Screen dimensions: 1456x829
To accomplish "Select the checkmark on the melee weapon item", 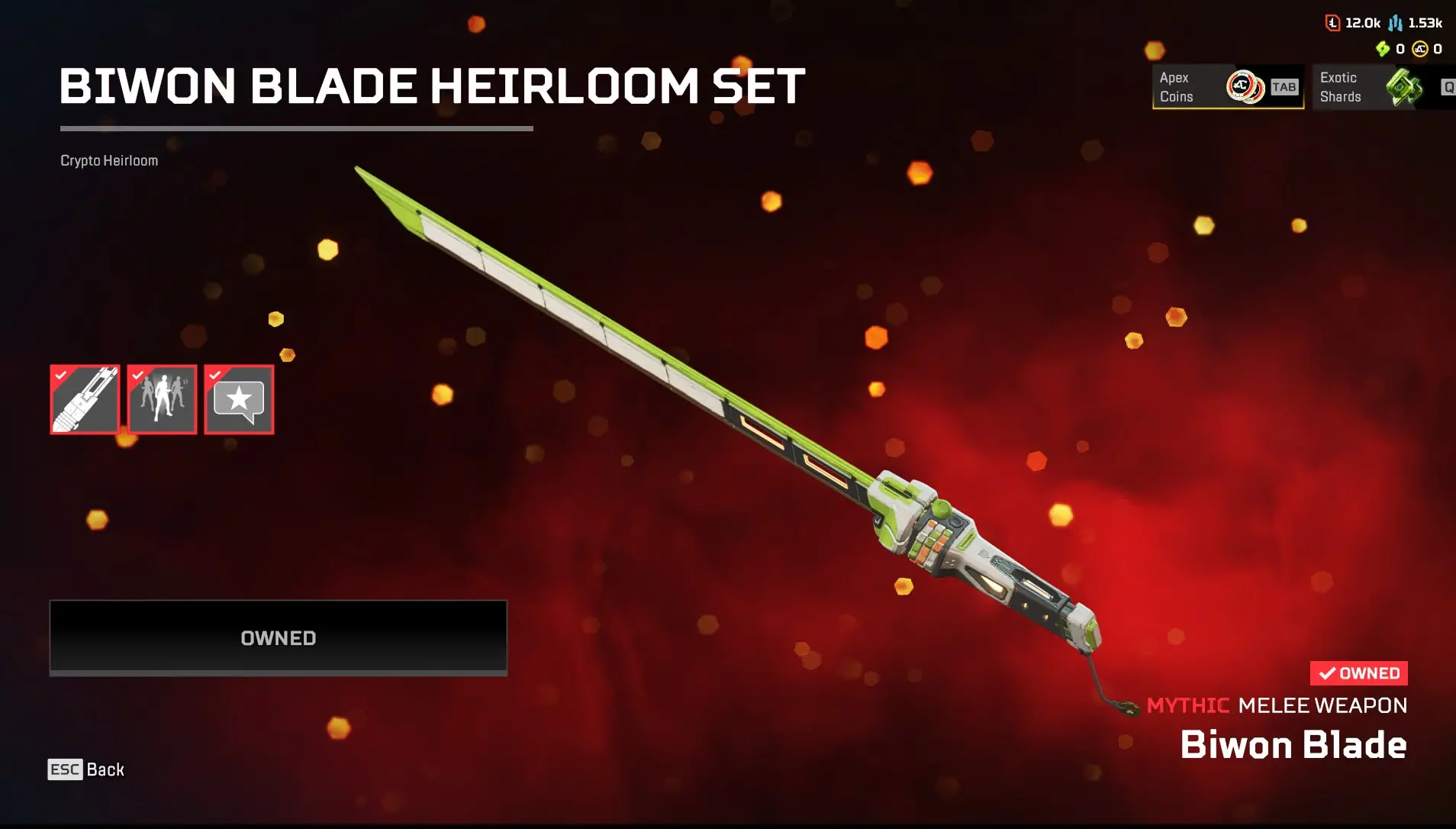I will point(62,375).
